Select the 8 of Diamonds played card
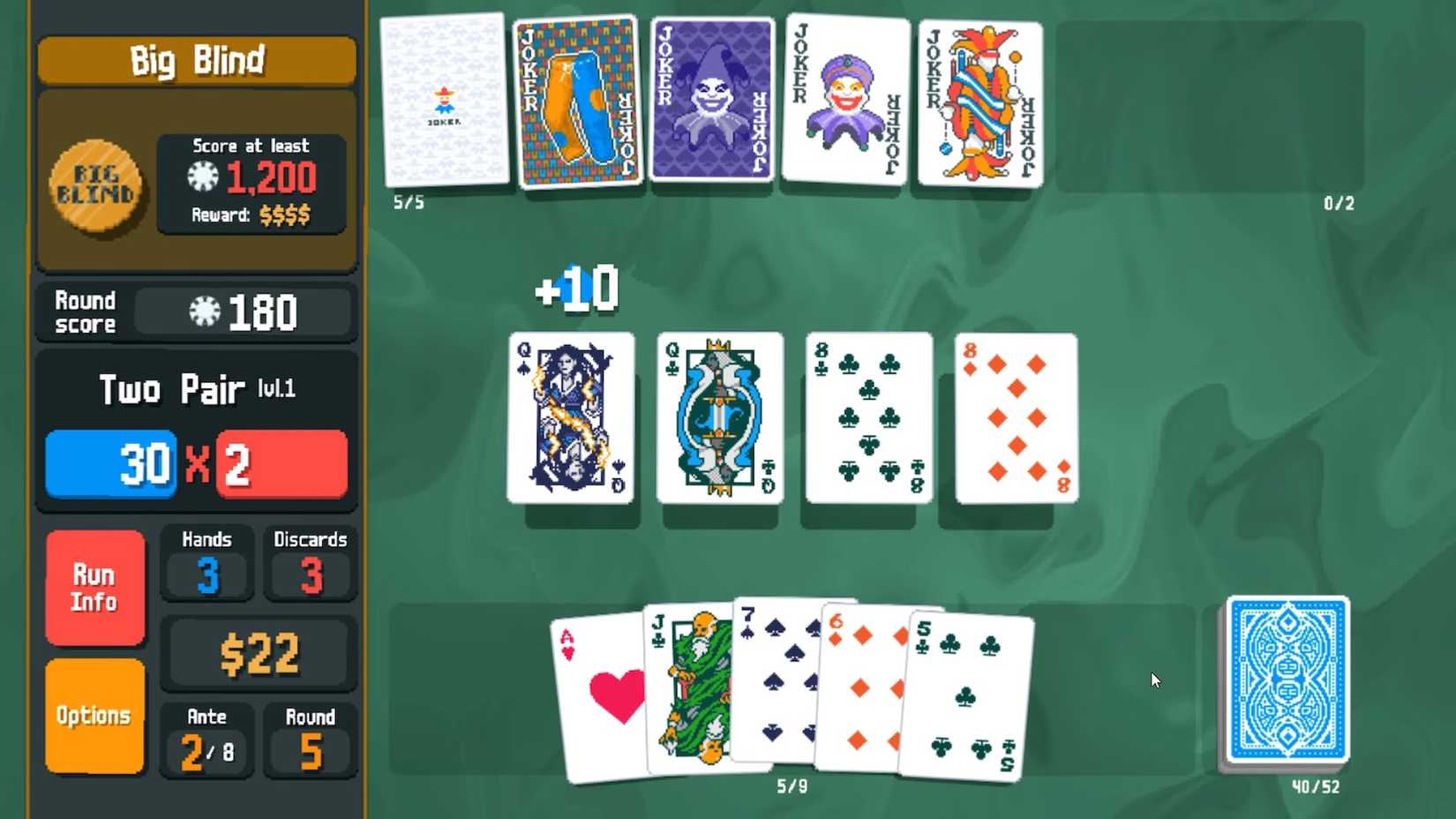Screen dimensions: 1456x819 (1015, 417)
